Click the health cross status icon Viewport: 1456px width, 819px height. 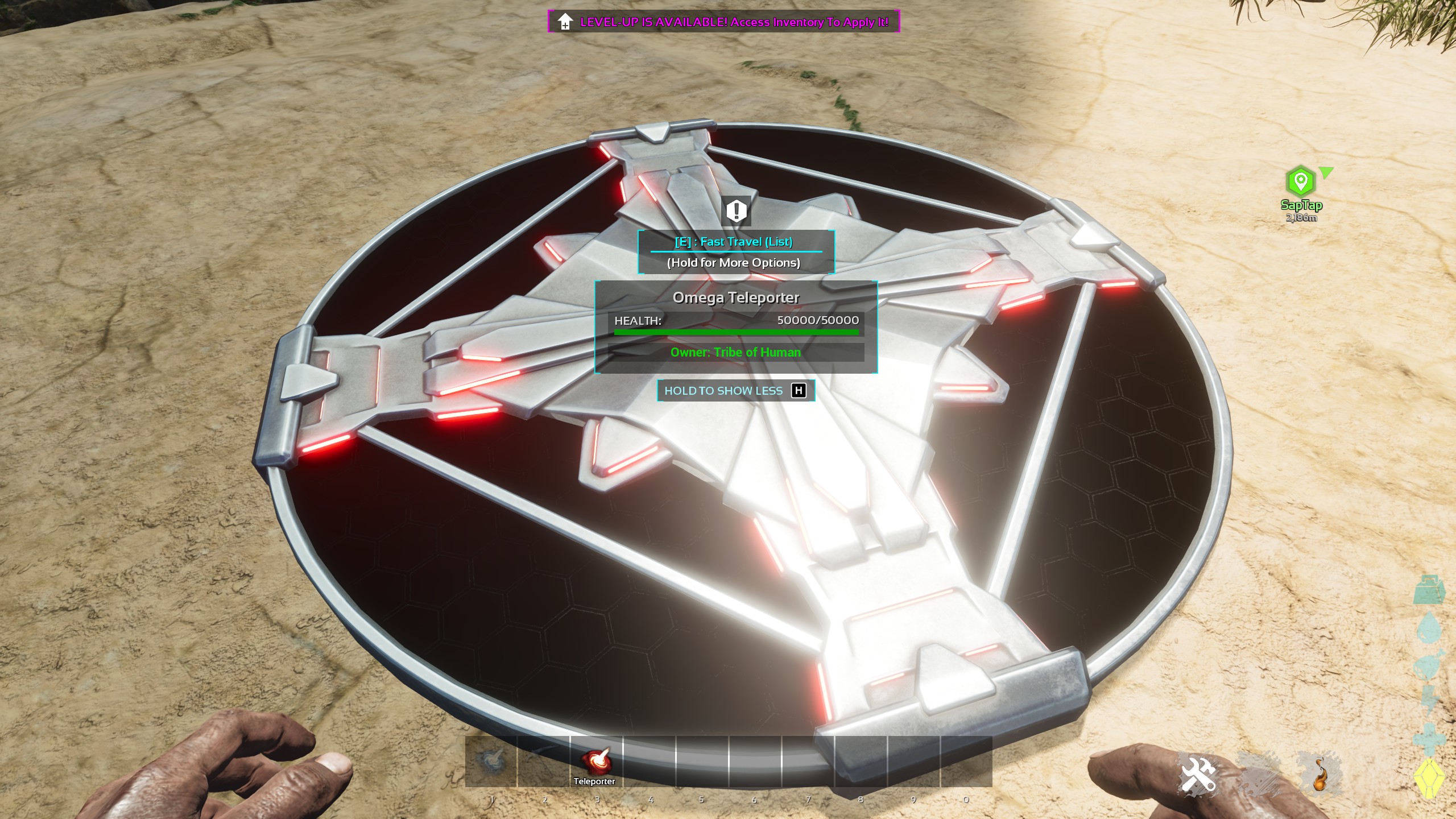[x=1430, y=738]
